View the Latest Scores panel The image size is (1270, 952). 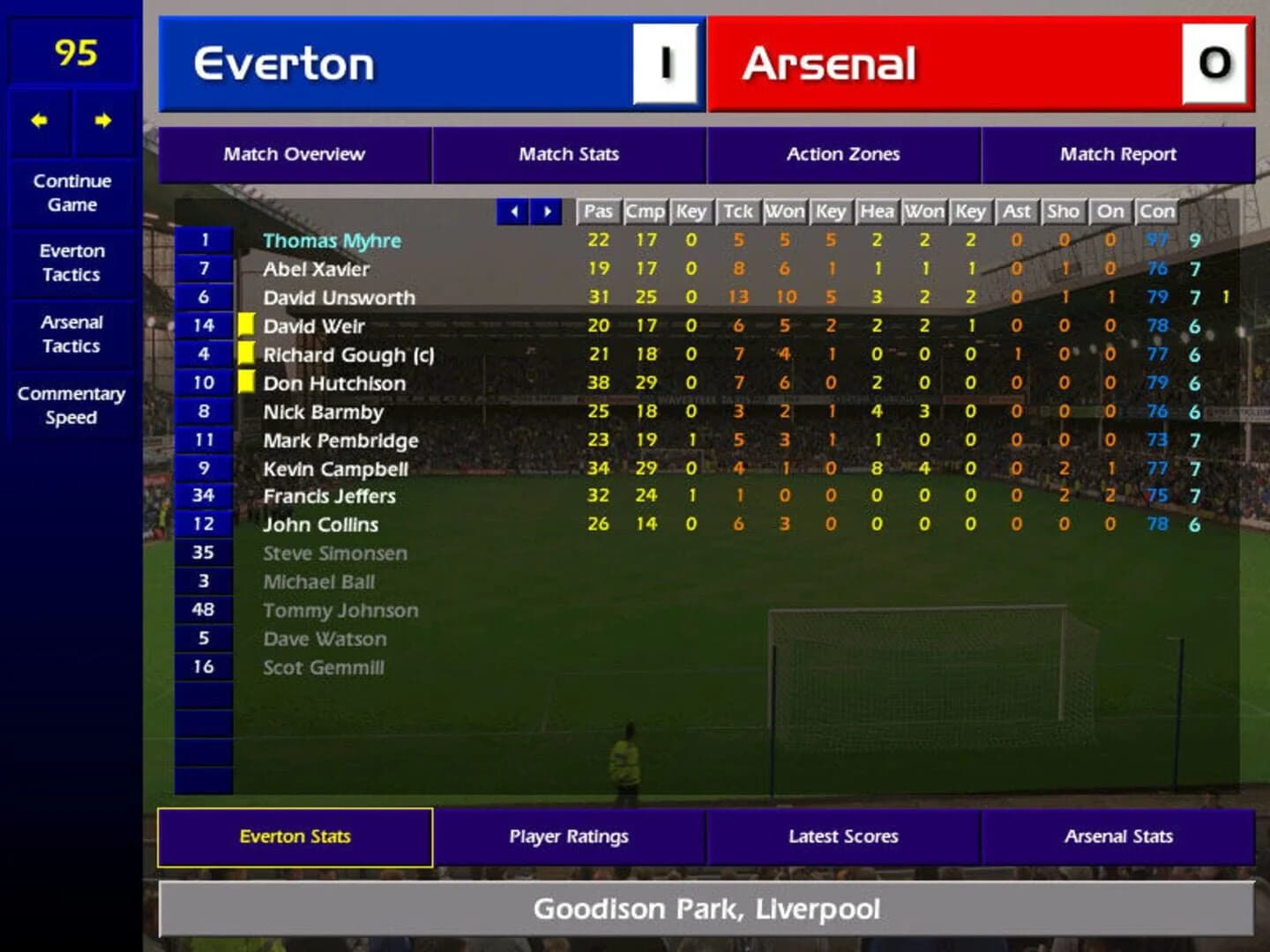843,836
